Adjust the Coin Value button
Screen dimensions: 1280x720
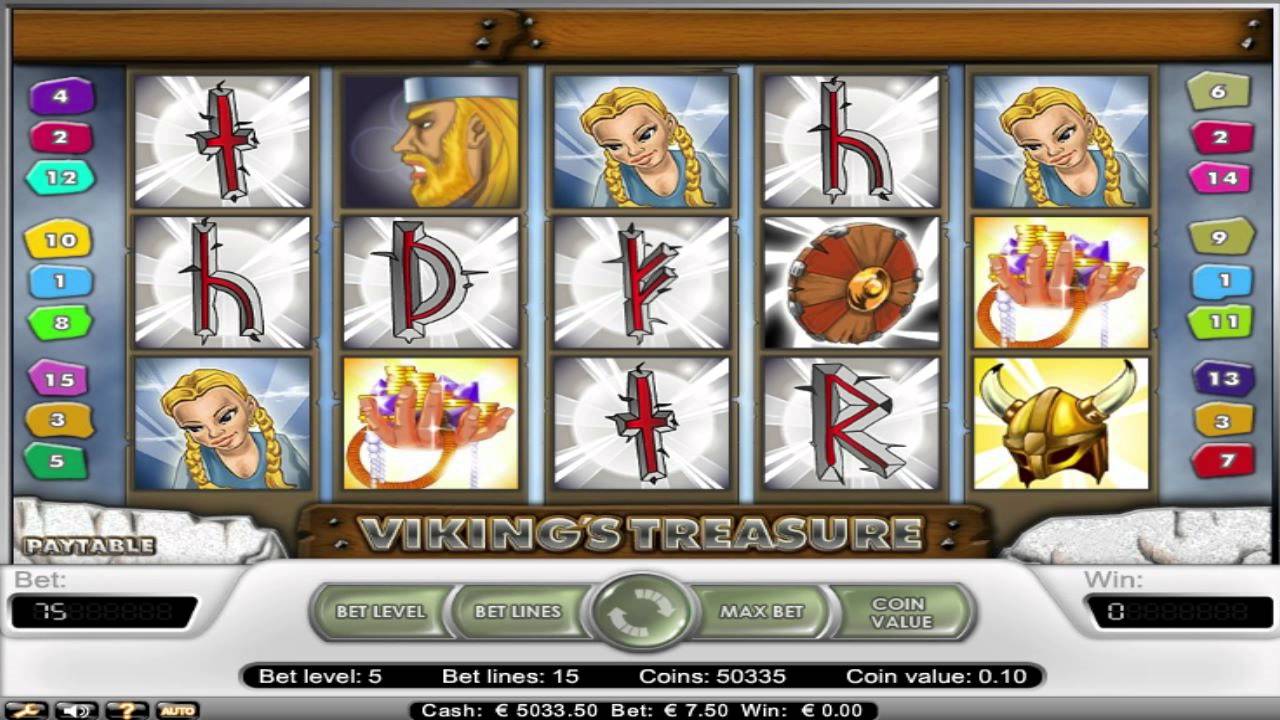901,612
